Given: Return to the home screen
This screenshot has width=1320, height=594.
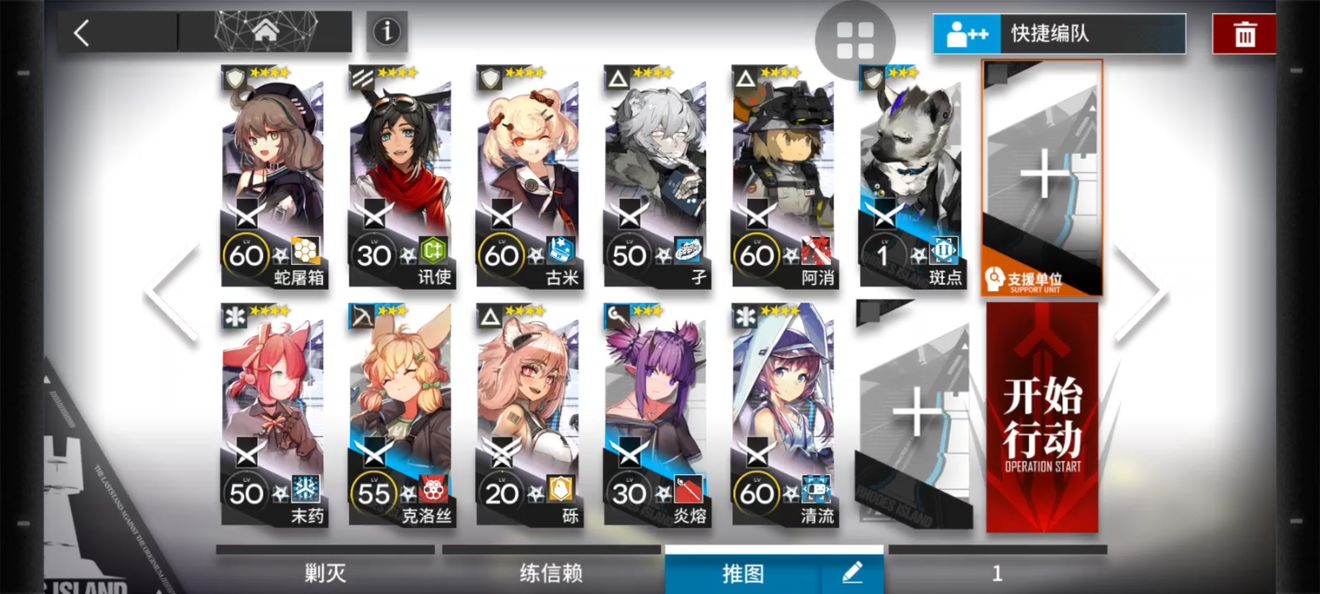Looking at the screenshot, I should (x=265, y=32).
